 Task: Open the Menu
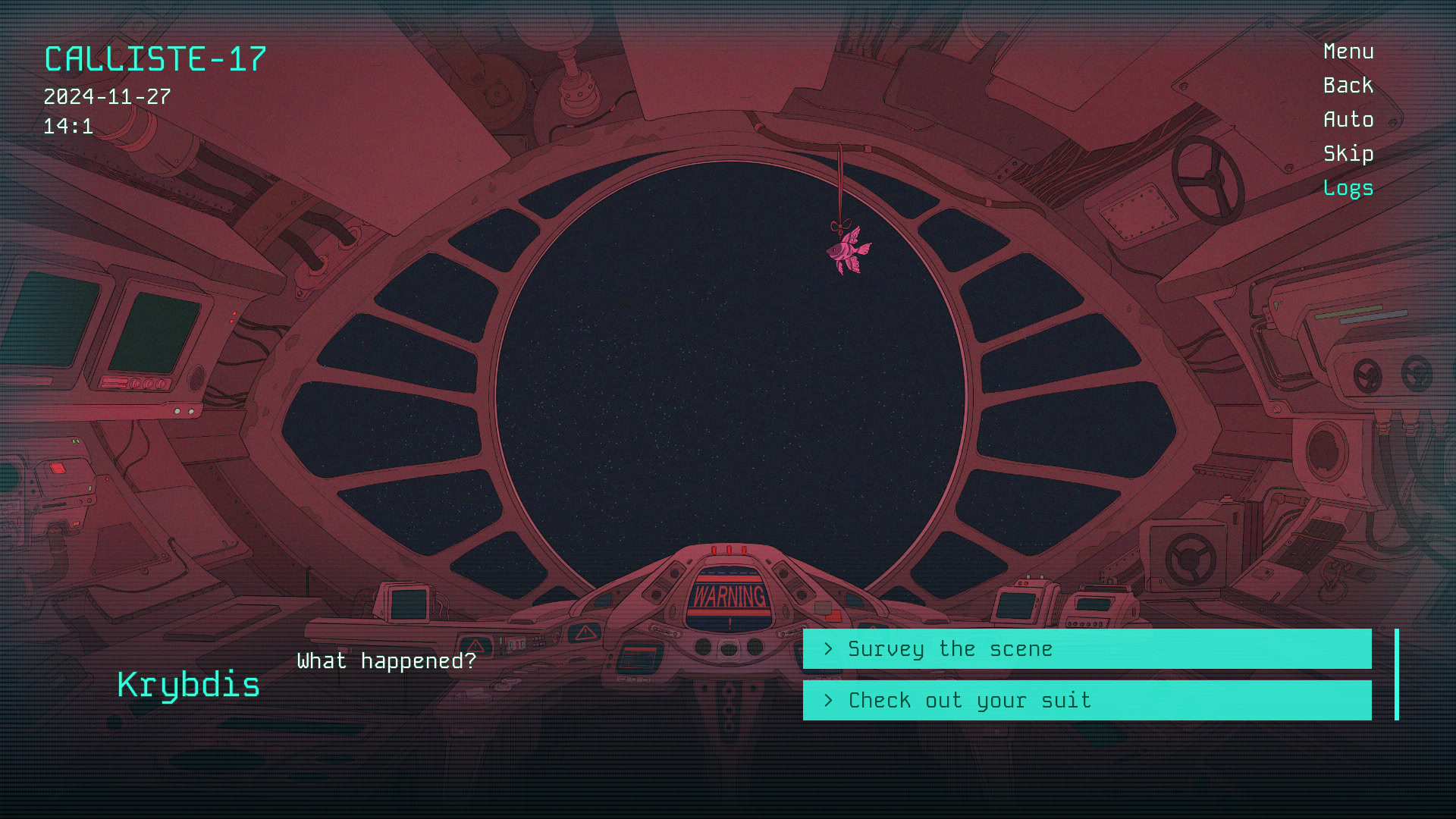click(x=1348, y=52)
